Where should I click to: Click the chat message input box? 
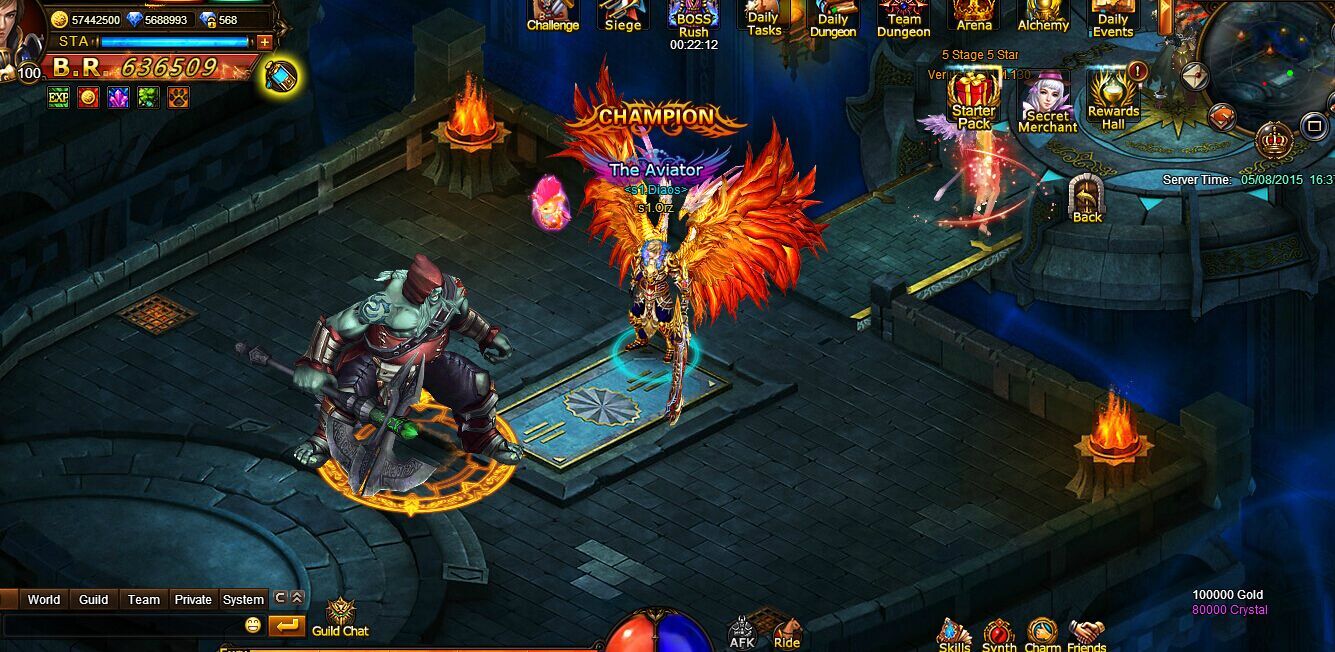click(120, 626)
